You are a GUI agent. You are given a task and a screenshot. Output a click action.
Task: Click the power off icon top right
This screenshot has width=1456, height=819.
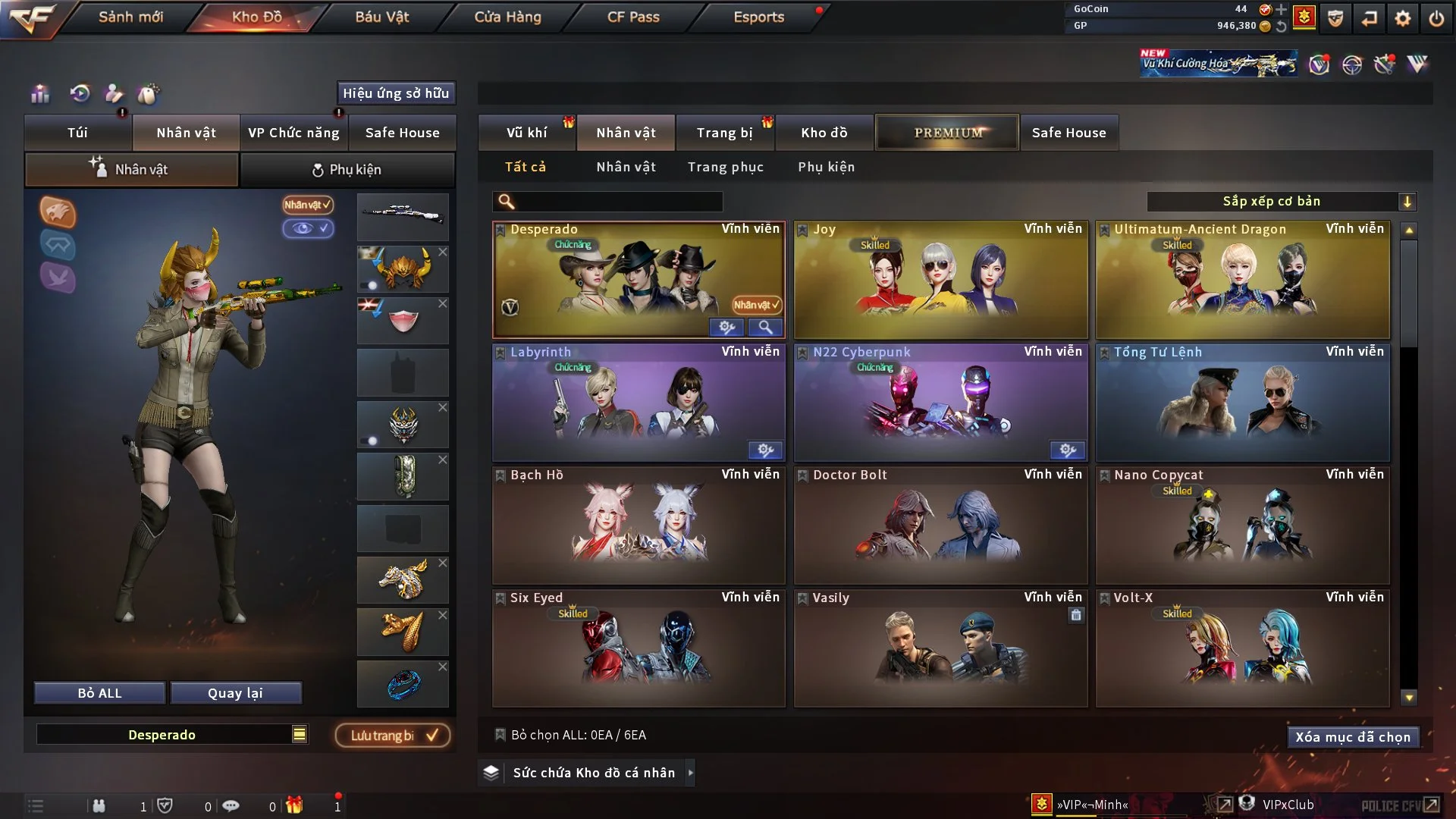pyautogui.click(x=1436, y=18)
